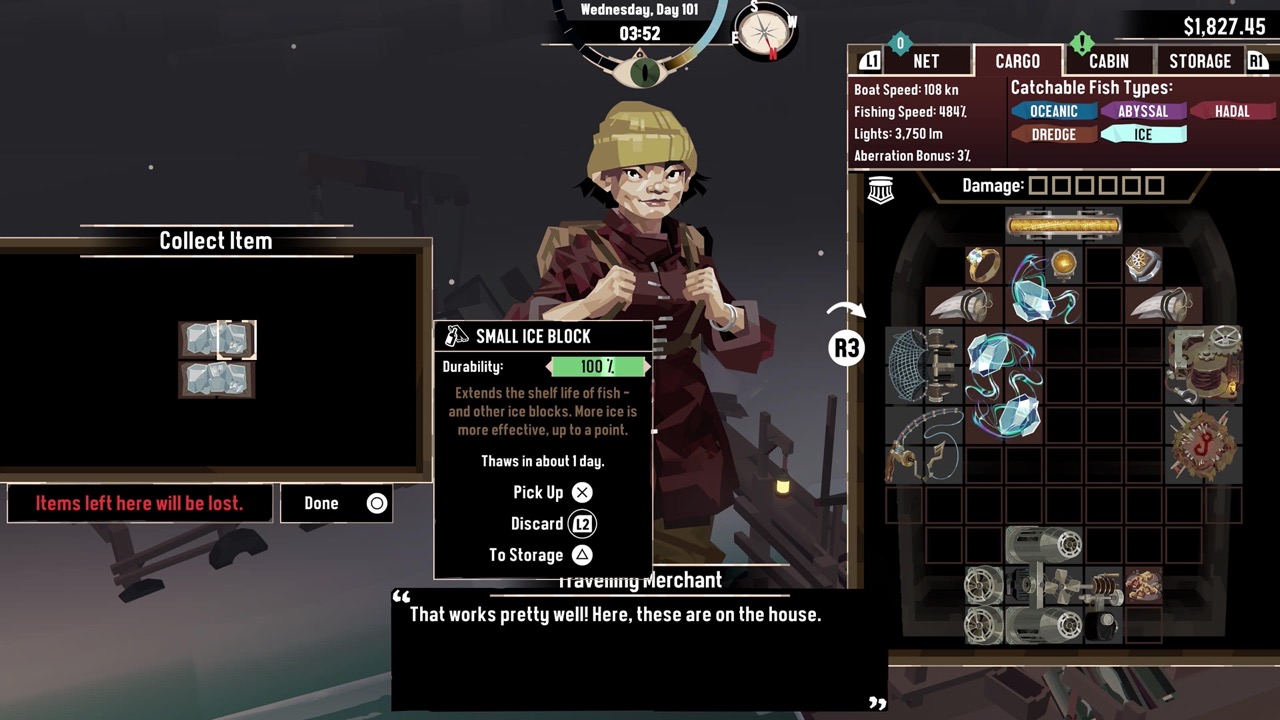Click the golden trawl rod at grid top
The width and height of the screenshot is (1280, 720).
tap(1063, 224)
